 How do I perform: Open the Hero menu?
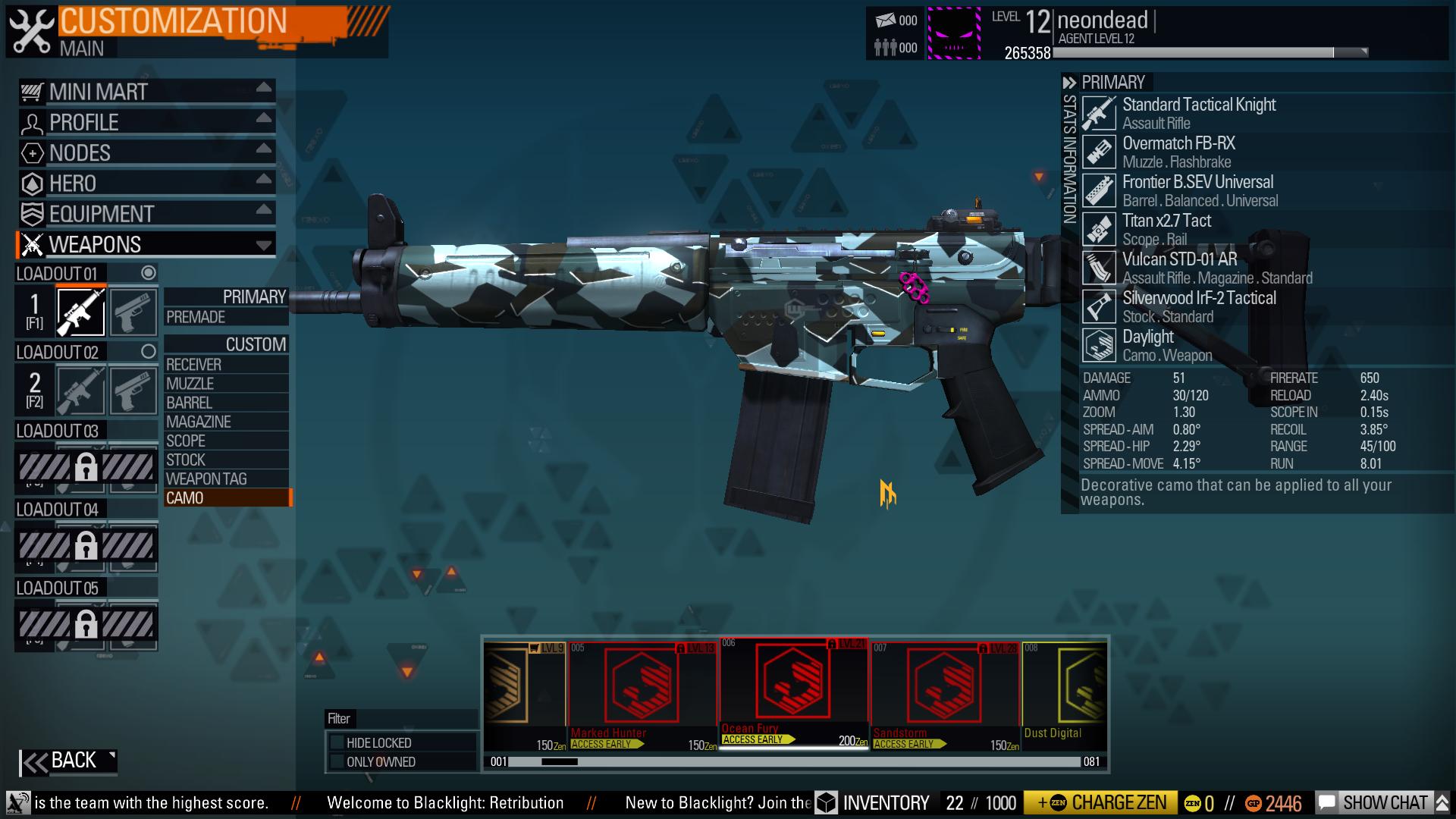(146, 183)
